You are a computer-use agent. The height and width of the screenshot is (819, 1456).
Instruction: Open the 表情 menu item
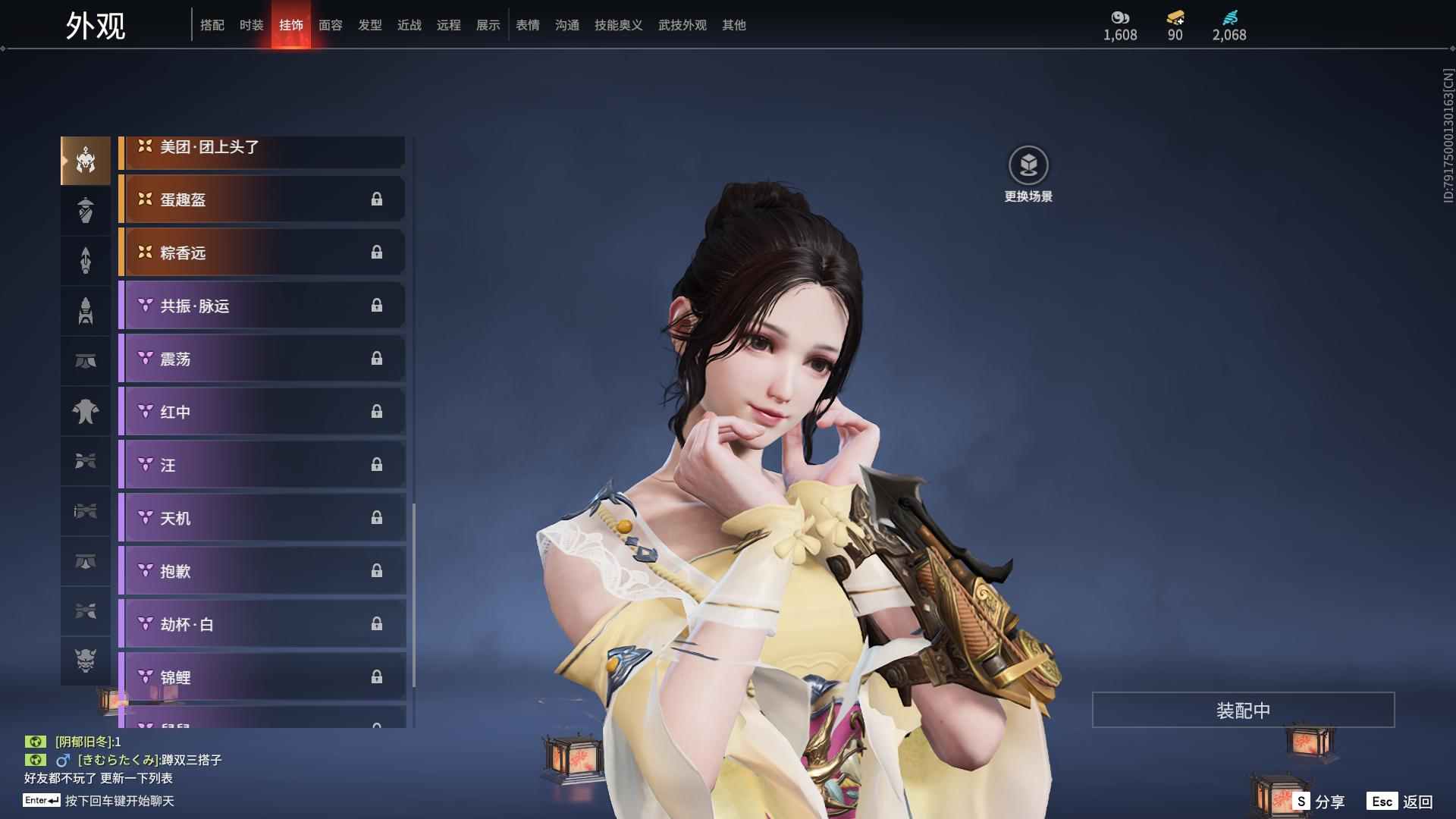point(527,25)
